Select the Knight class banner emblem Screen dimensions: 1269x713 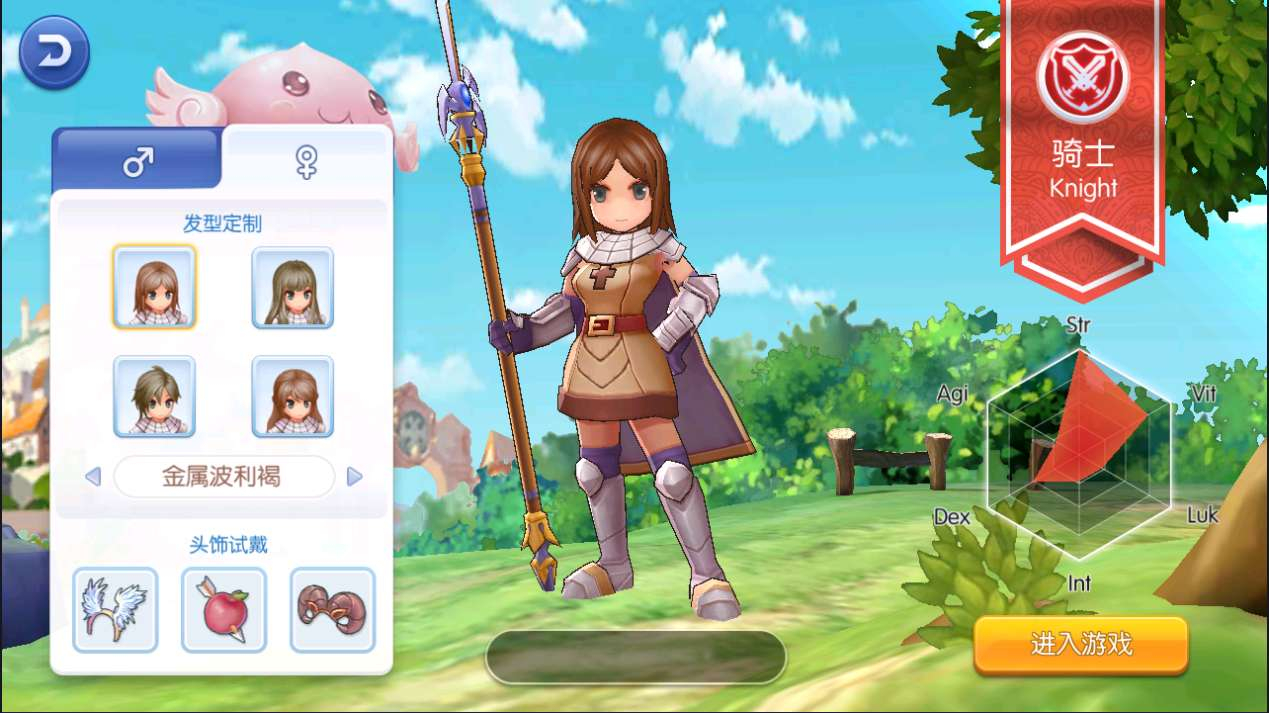[1083, 77]
